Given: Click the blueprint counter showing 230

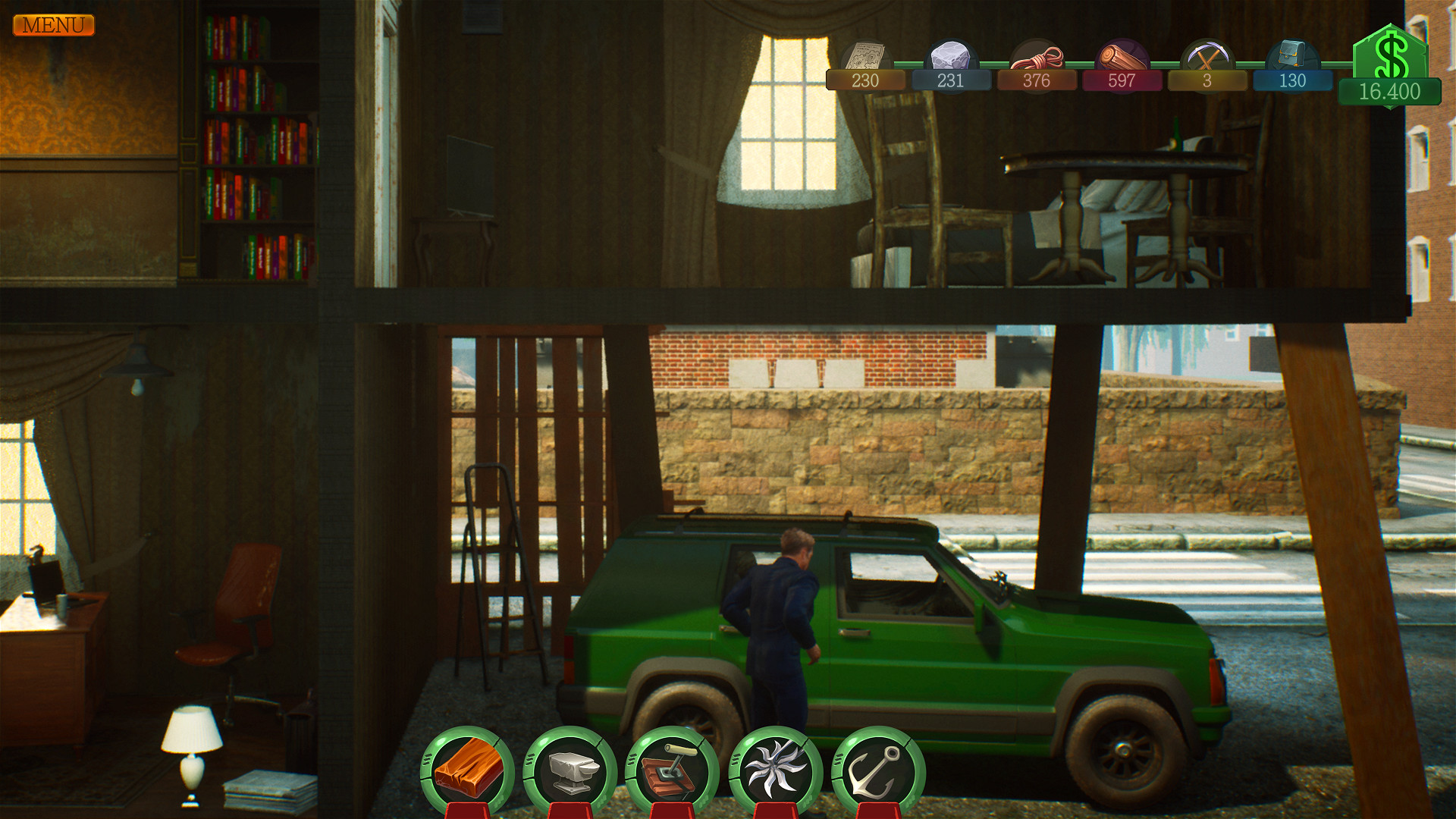Looking at the screenshot, I should click(864, 81).
